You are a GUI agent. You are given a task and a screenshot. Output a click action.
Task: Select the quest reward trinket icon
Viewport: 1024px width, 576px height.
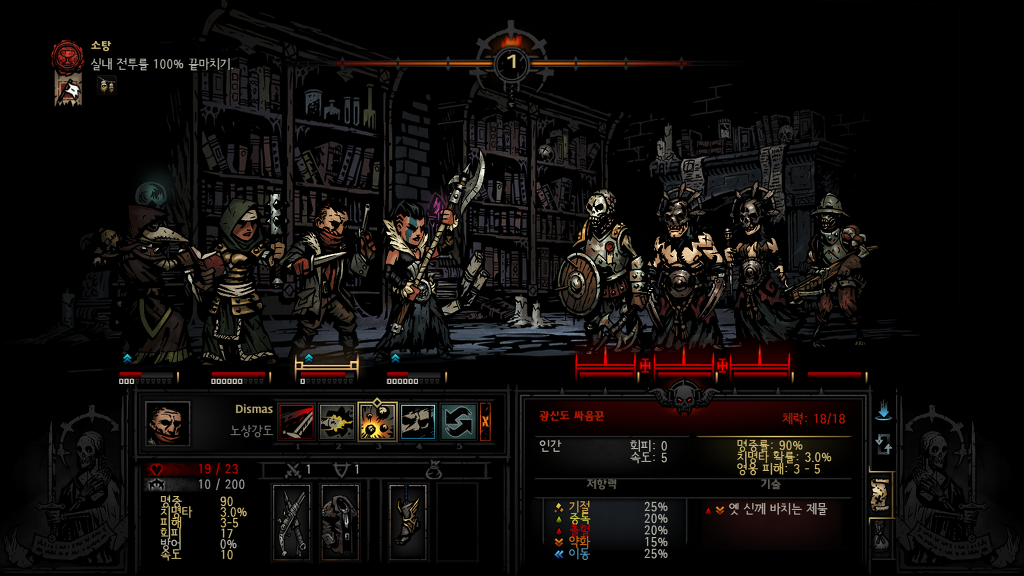[x=106, y=86]
